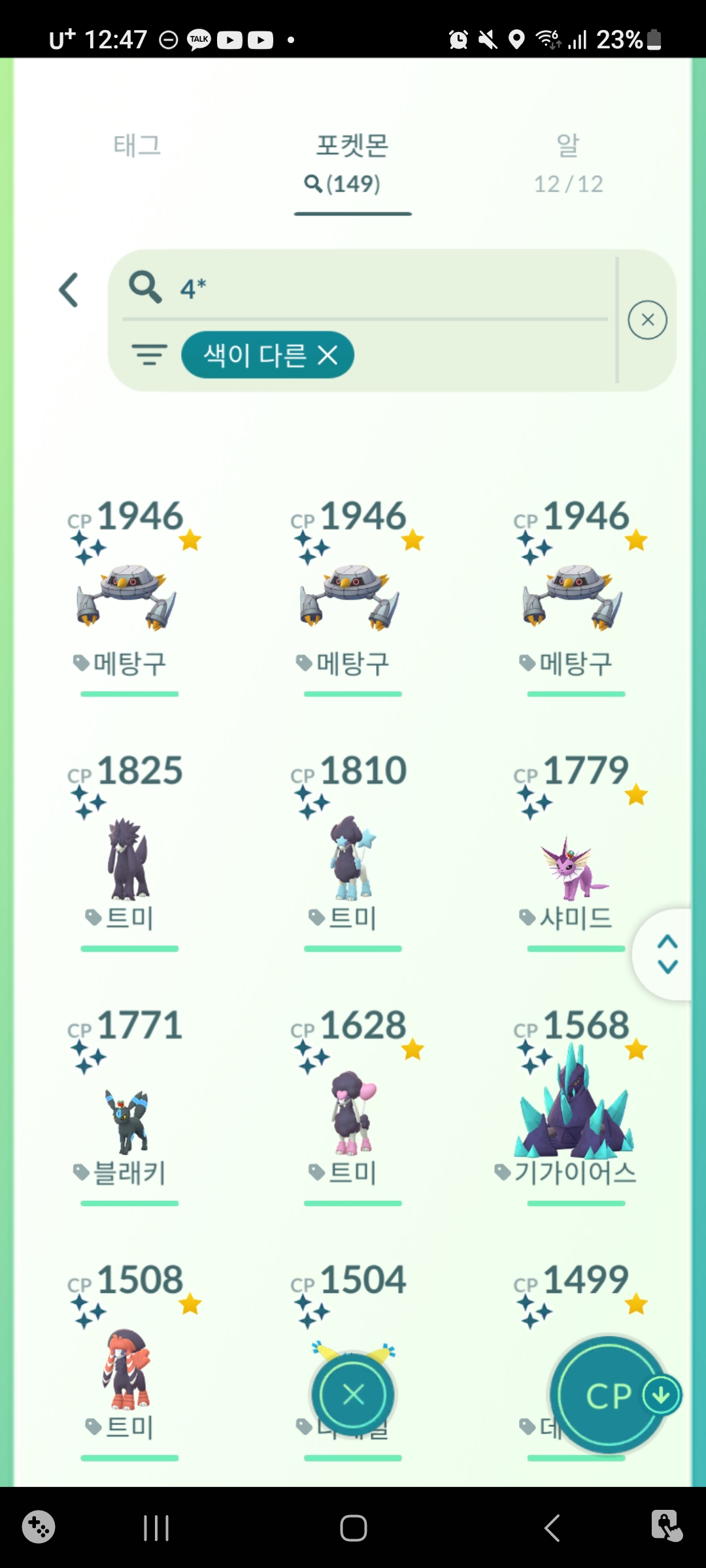
Task: Open the filter lines icon
Action: [150, 355]
